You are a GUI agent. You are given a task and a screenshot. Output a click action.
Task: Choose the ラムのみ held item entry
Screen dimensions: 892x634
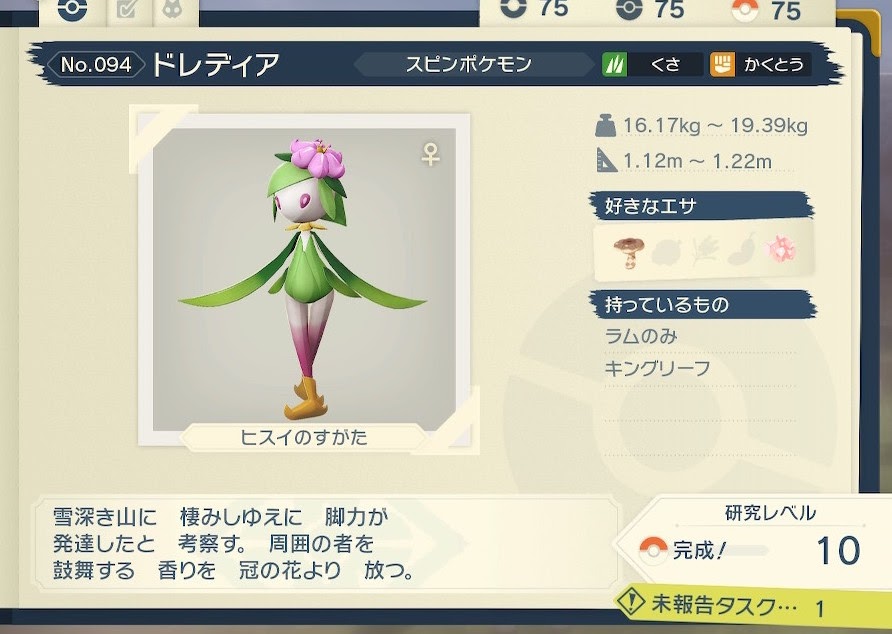[641, 335]
